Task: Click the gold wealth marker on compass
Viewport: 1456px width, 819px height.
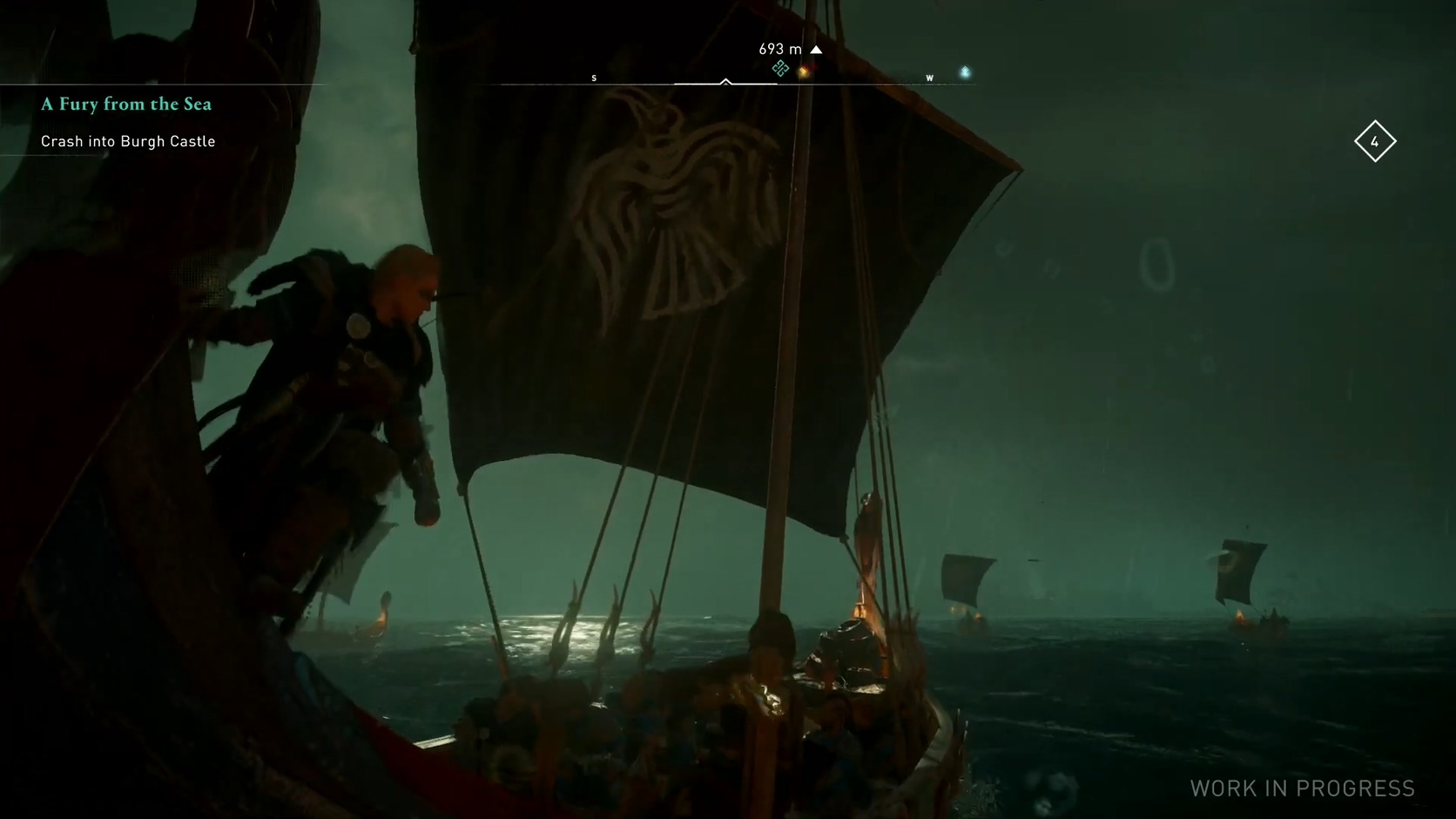Action: coord(804,71)
